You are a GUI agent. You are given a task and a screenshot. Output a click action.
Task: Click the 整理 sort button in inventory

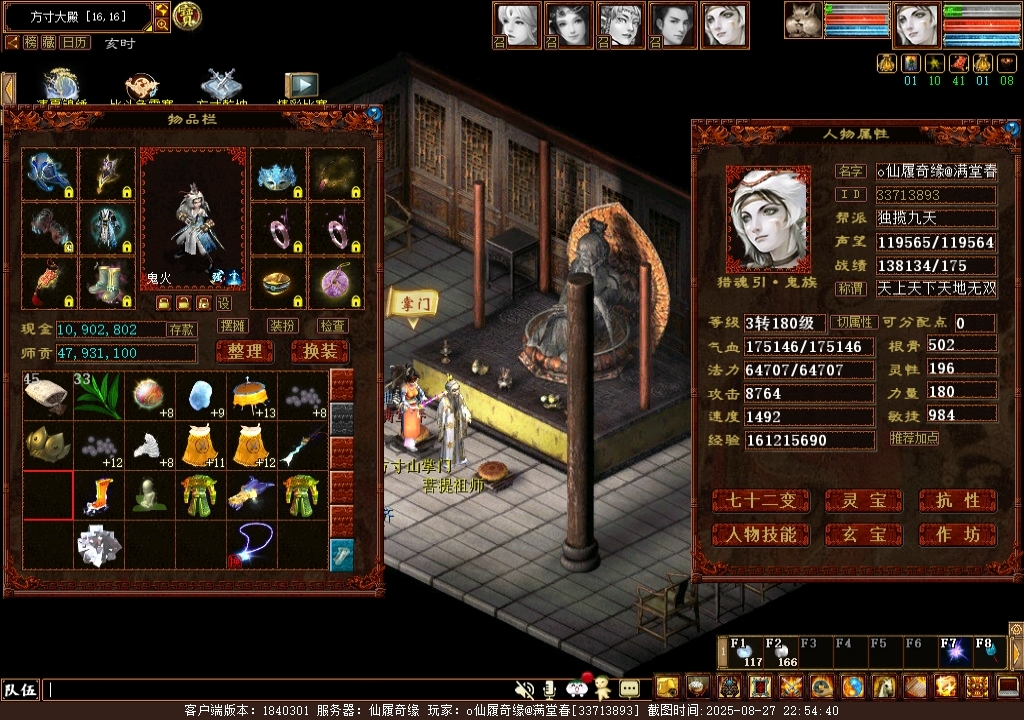coord(244,352)
